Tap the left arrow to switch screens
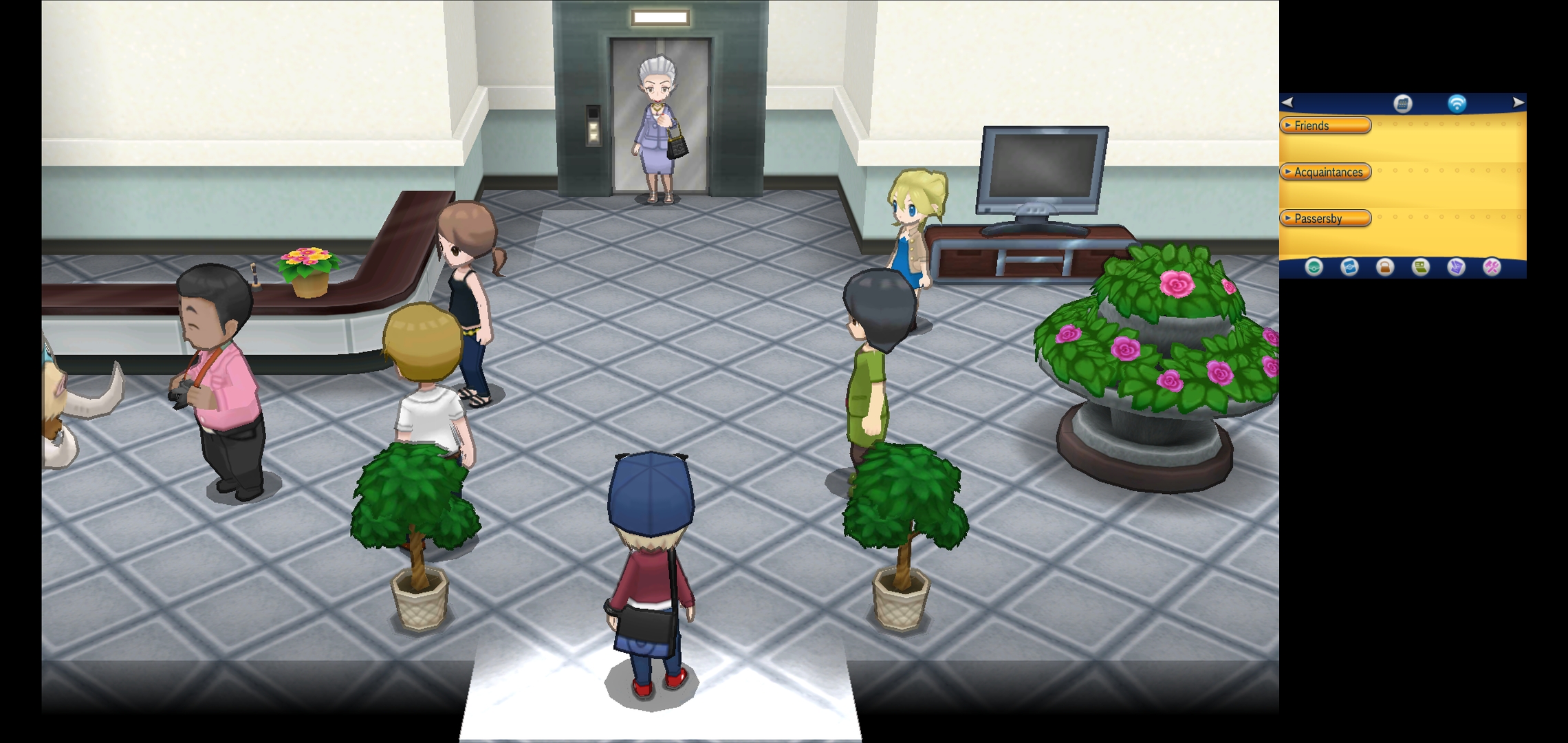The height and width of the screenshot is (743, 1568). [1288, 103]
